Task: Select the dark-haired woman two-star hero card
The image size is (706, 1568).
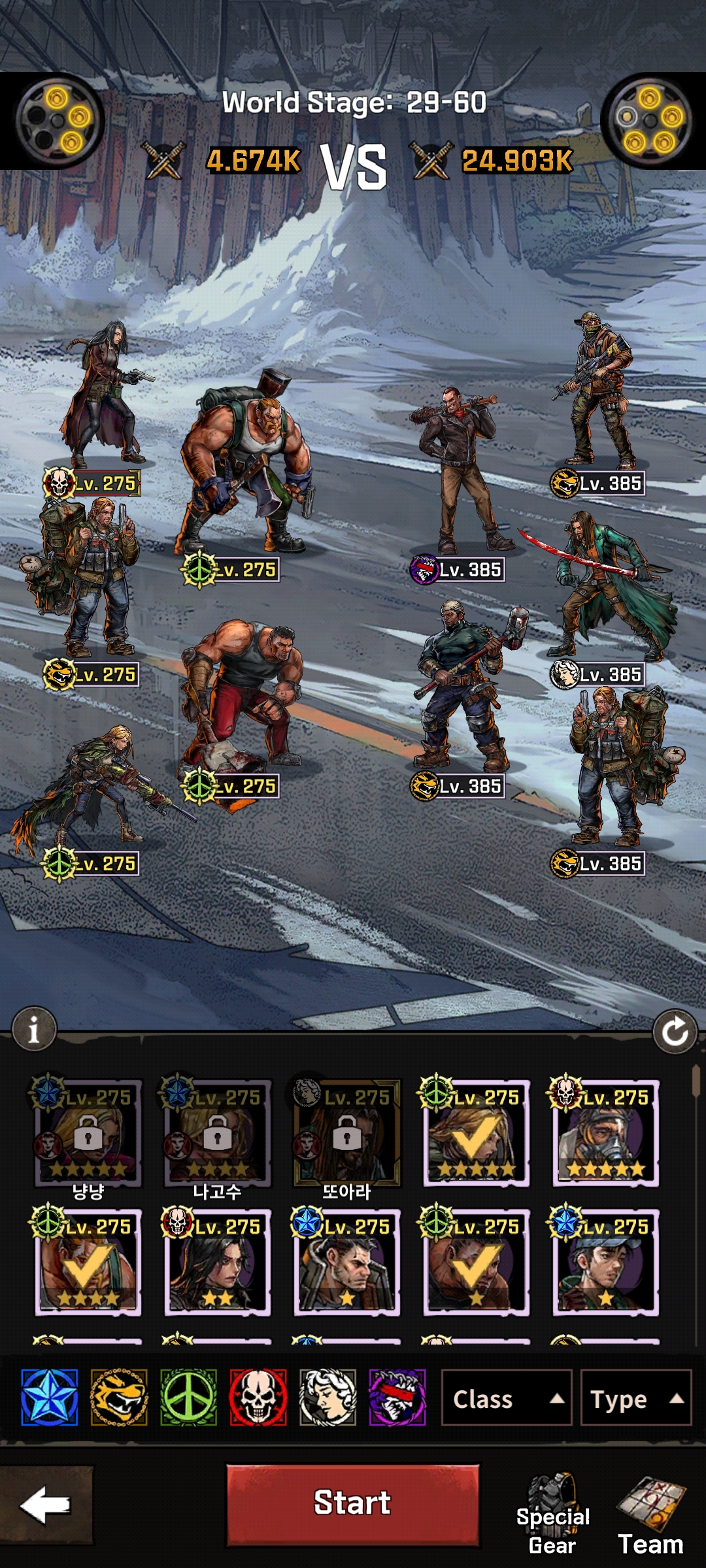Action: (x=217, y=1262)
